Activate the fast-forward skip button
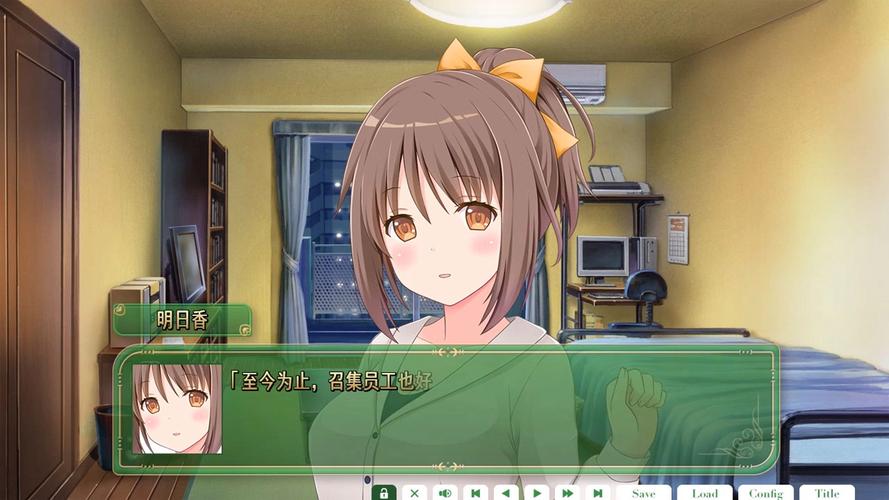This screenshot has width=889, height=500. pyautogui.click(x=567, y=493)
